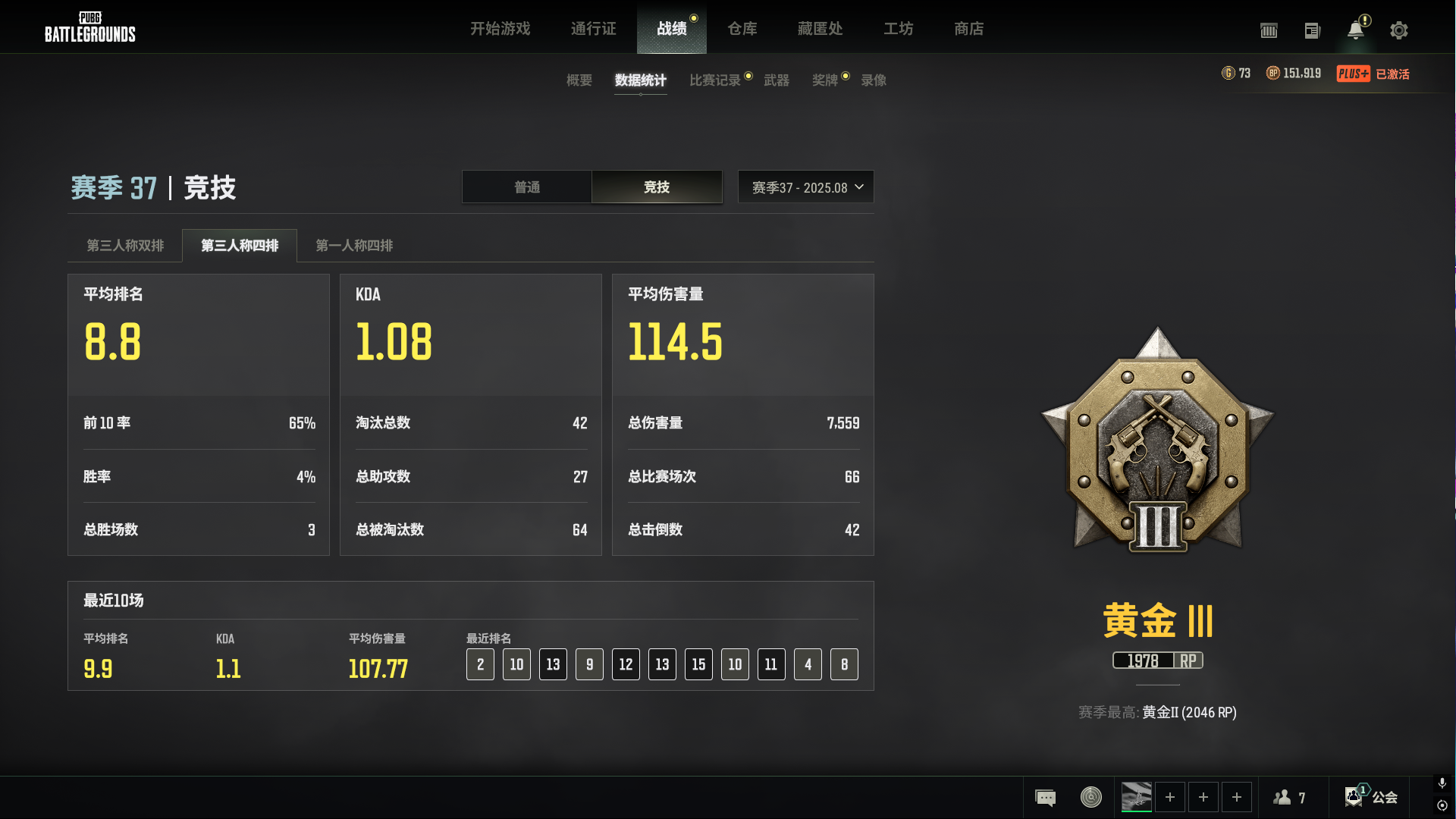Open the chat bubble icon

(1045, 798)
